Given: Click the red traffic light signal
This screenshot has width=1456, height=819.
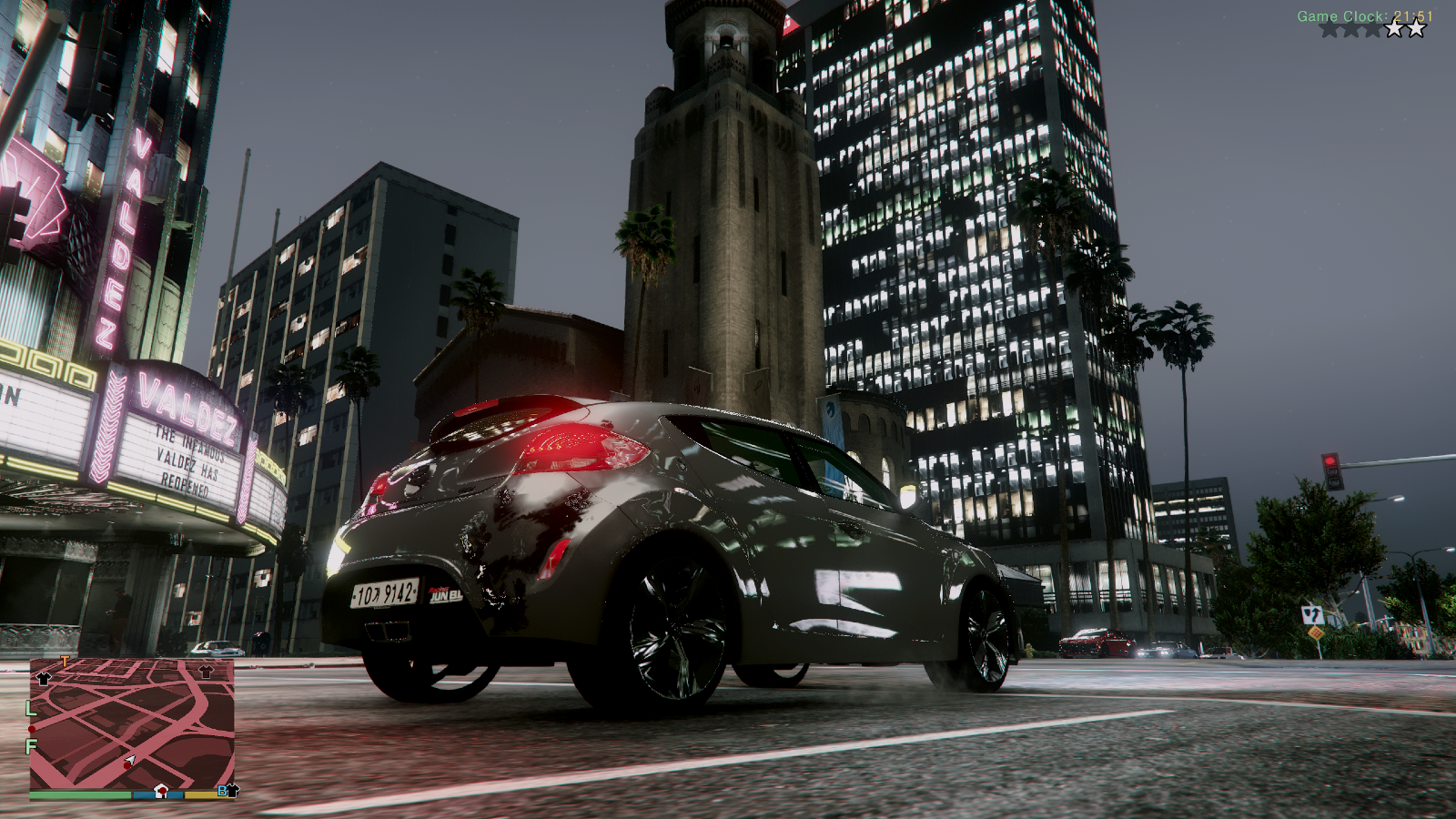Looking at the screenshot, I should pos(1330,460).
